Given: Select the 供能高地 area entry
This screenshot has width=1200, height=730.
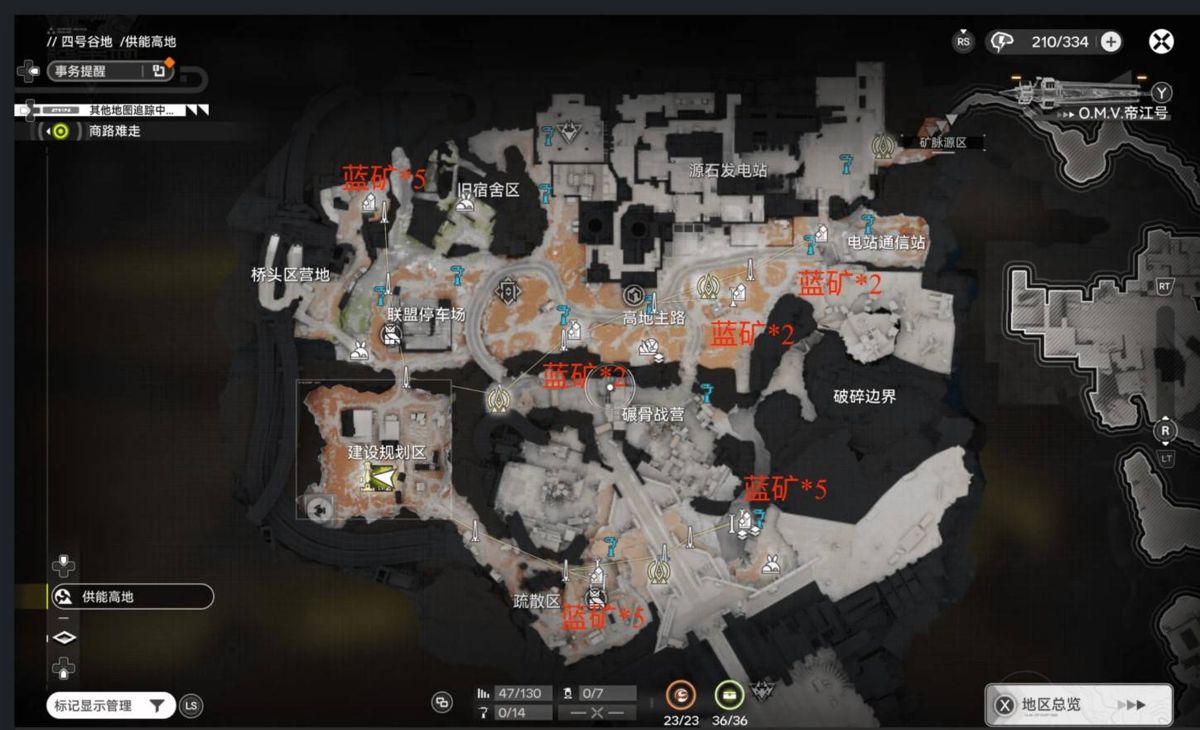Looking at the screenshot, I should (x=131, y=597).
